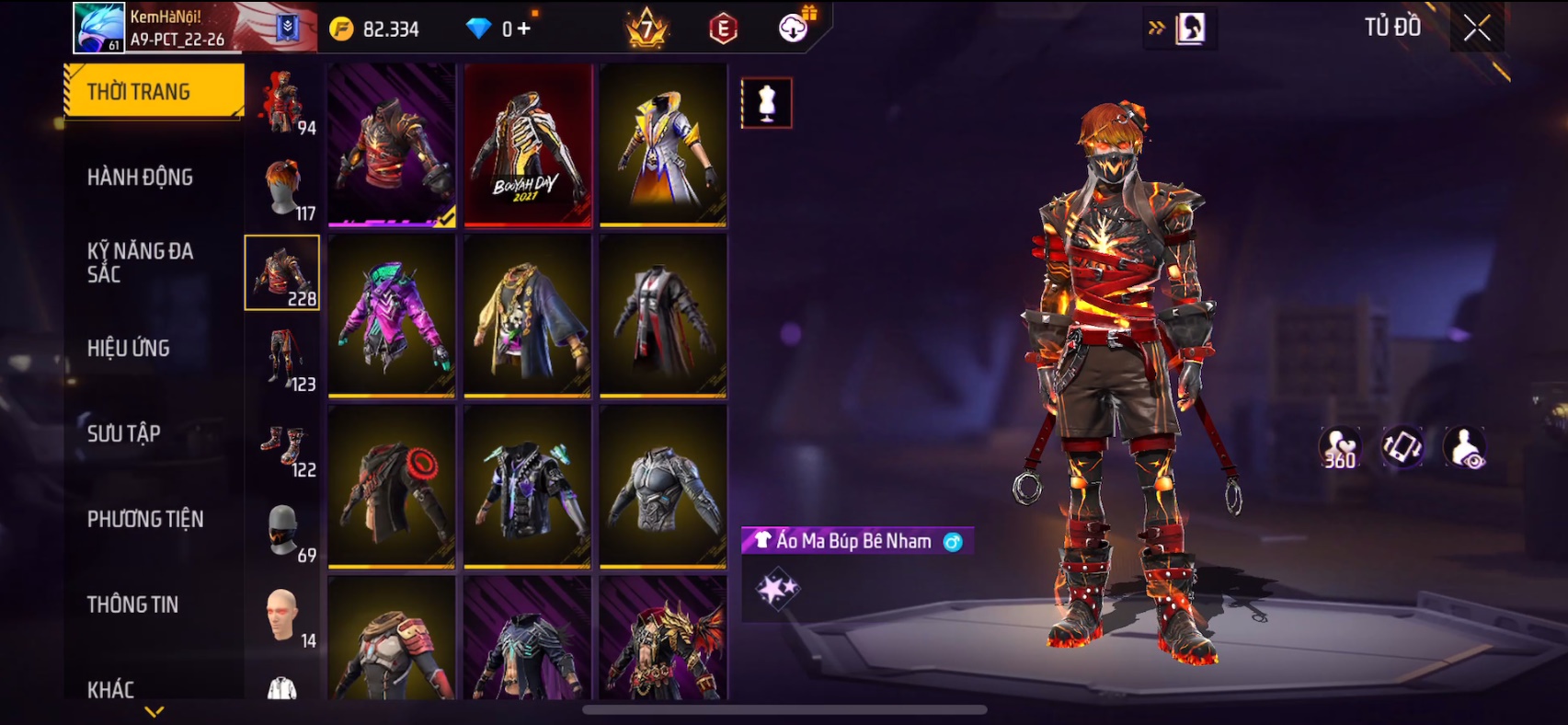The height and width of the screenshot is (725, 1568).
Task: Go to the SƯU TẬP tab
Action: 124,433
